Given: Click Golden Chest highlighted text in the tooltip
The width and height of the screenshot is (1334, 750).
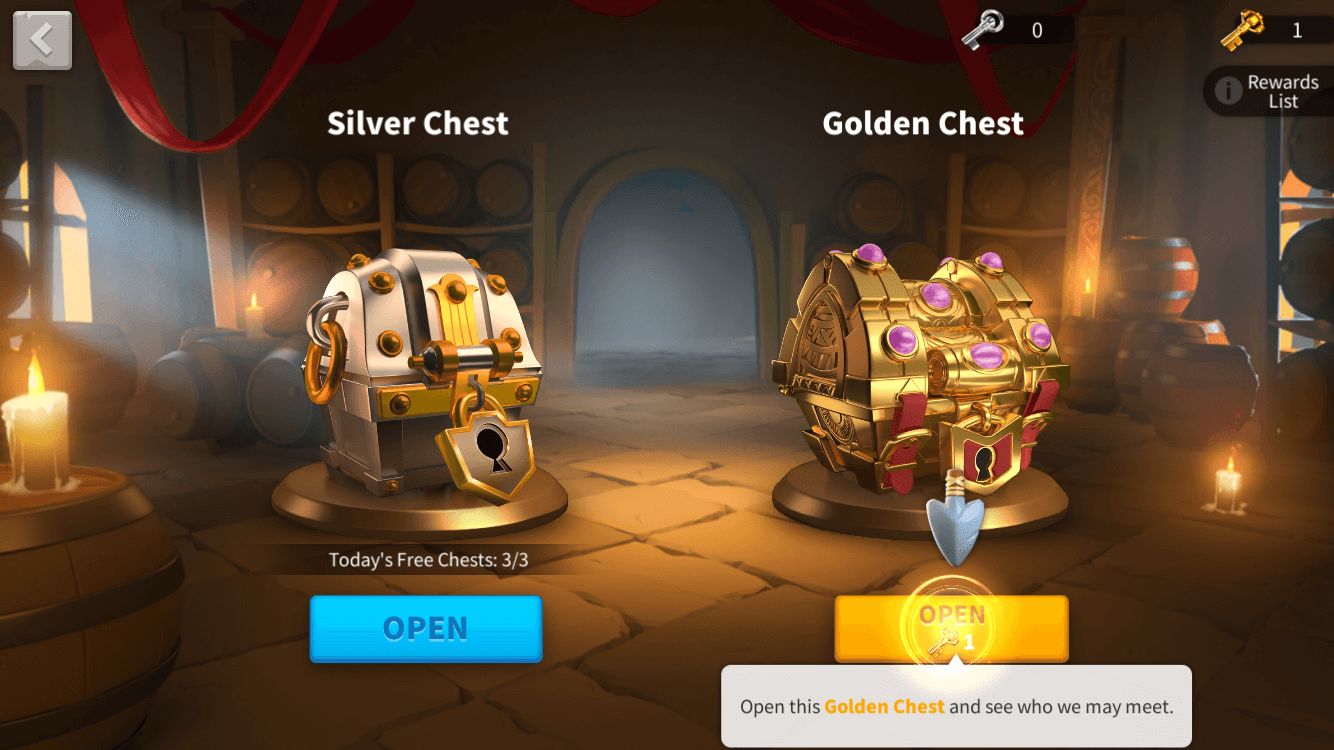Looking at the screenshot, I should click(x=884, y=706).
